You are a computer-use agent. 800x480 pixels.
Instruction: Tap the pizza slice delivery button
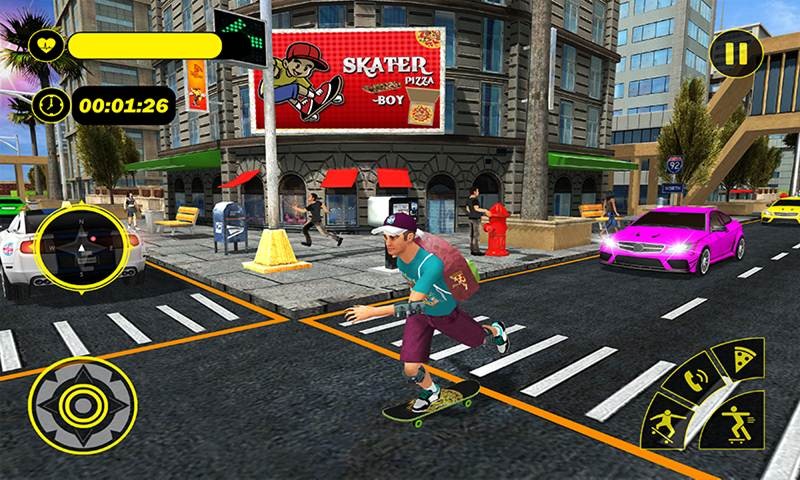point(743,362)
